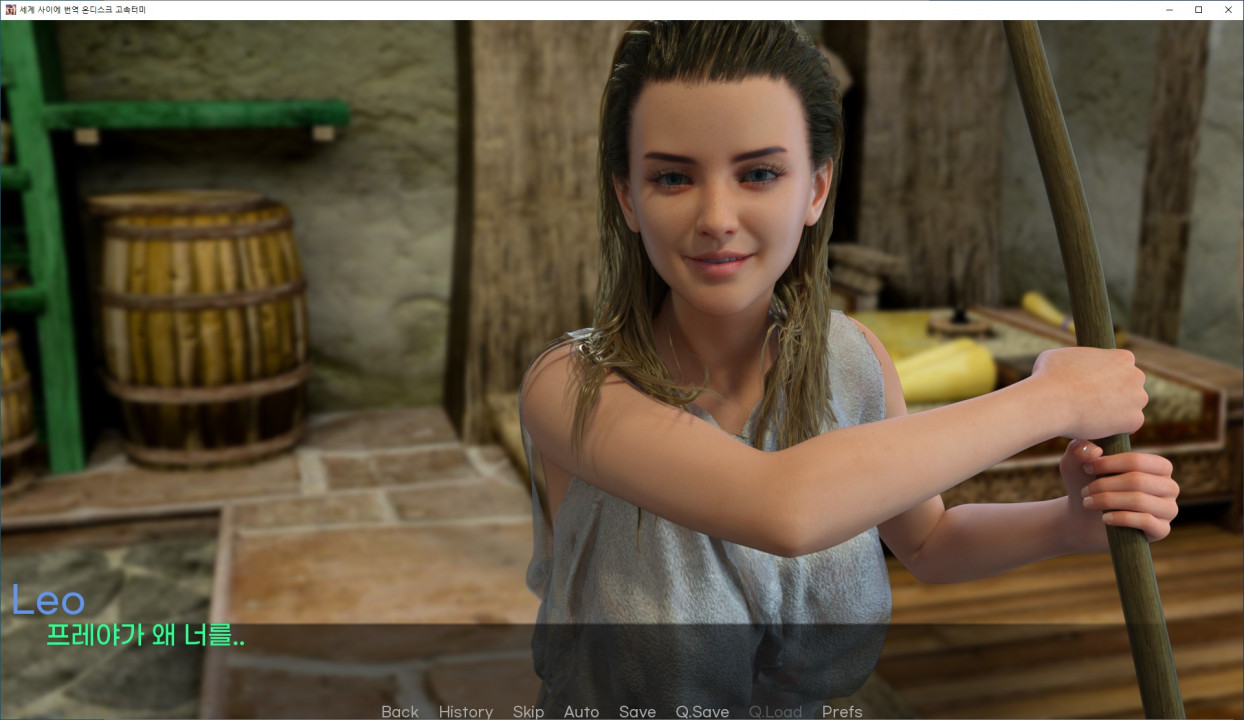Open the Save menu

(637, 711)
